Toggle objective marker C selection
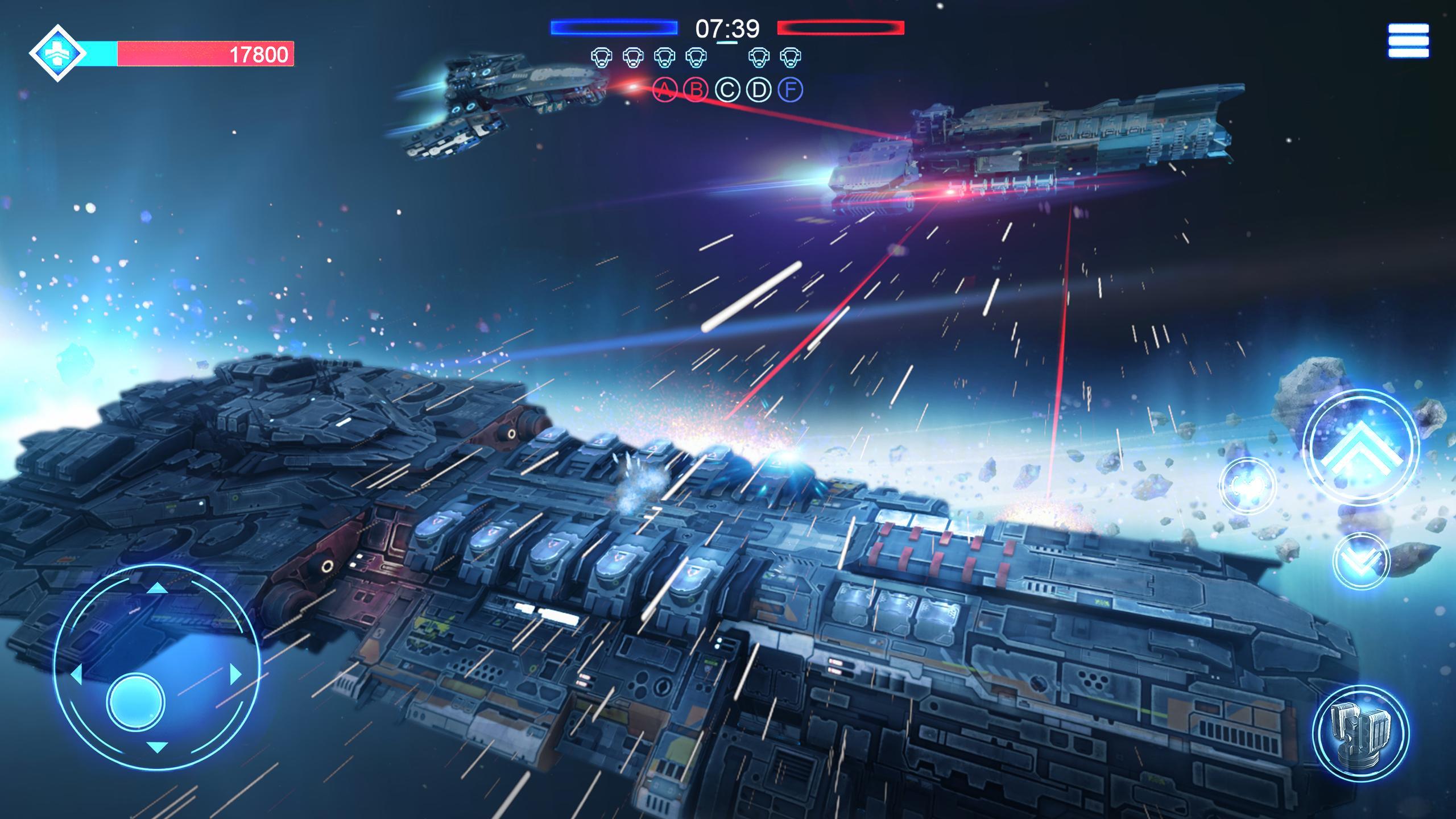1456x819 pixels. tap(726, 90)
